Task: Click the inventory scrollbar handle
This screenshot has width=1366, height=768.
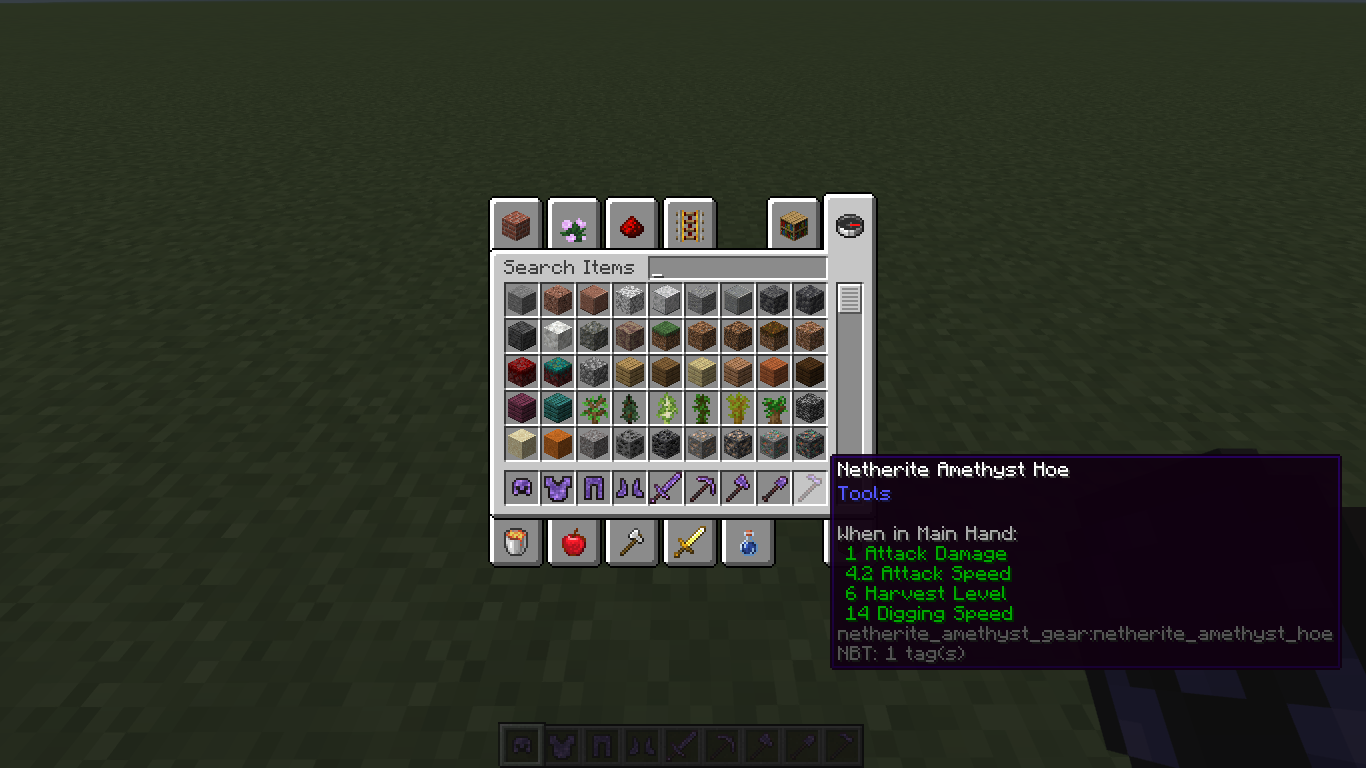Action: [x=851, y=297]
